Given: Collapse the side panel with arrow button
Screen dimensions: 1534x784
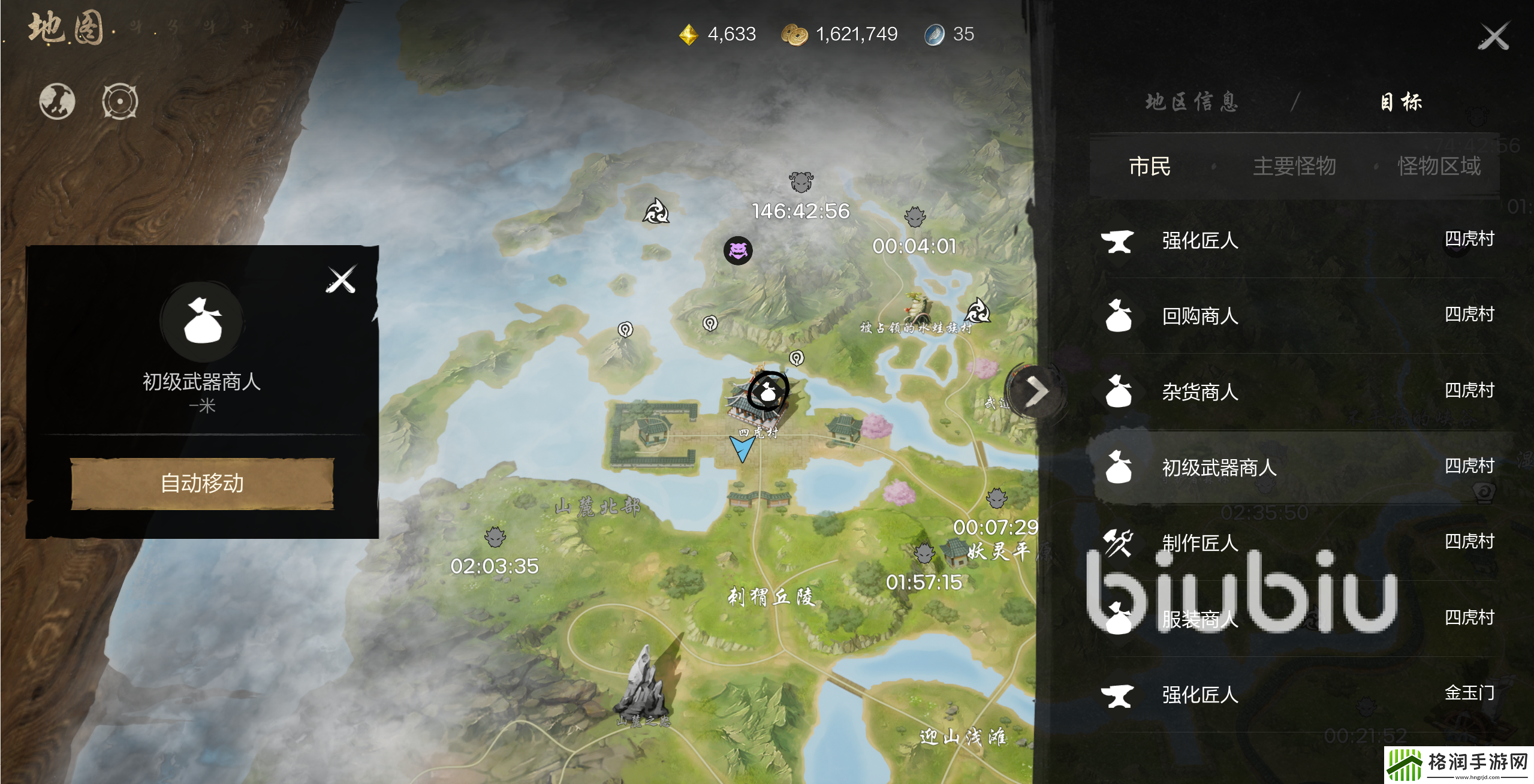Looking at the screenshot, I should point(1036,392).
